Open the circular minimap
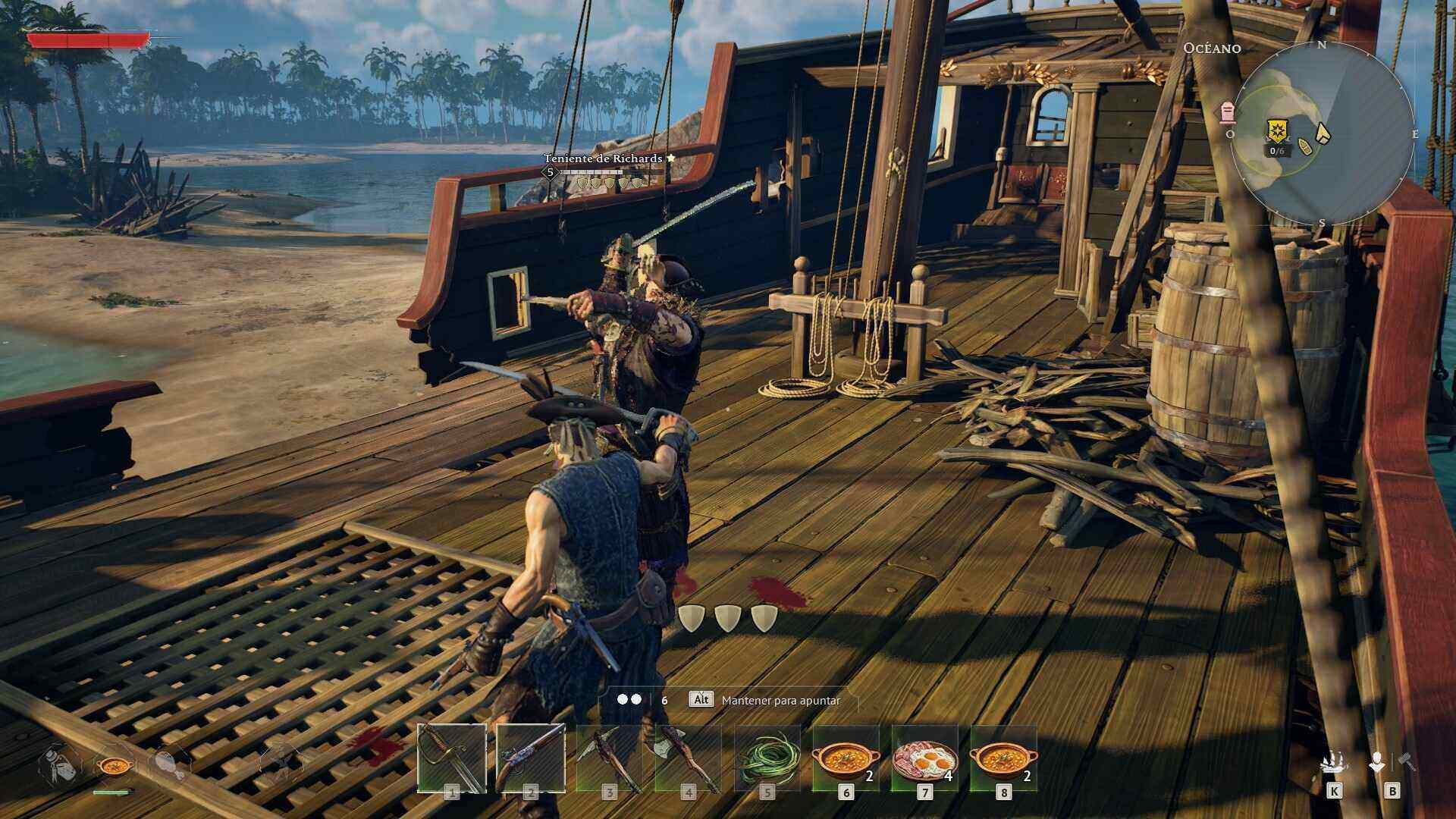1456x819 pixels. tap(1322, 134)
